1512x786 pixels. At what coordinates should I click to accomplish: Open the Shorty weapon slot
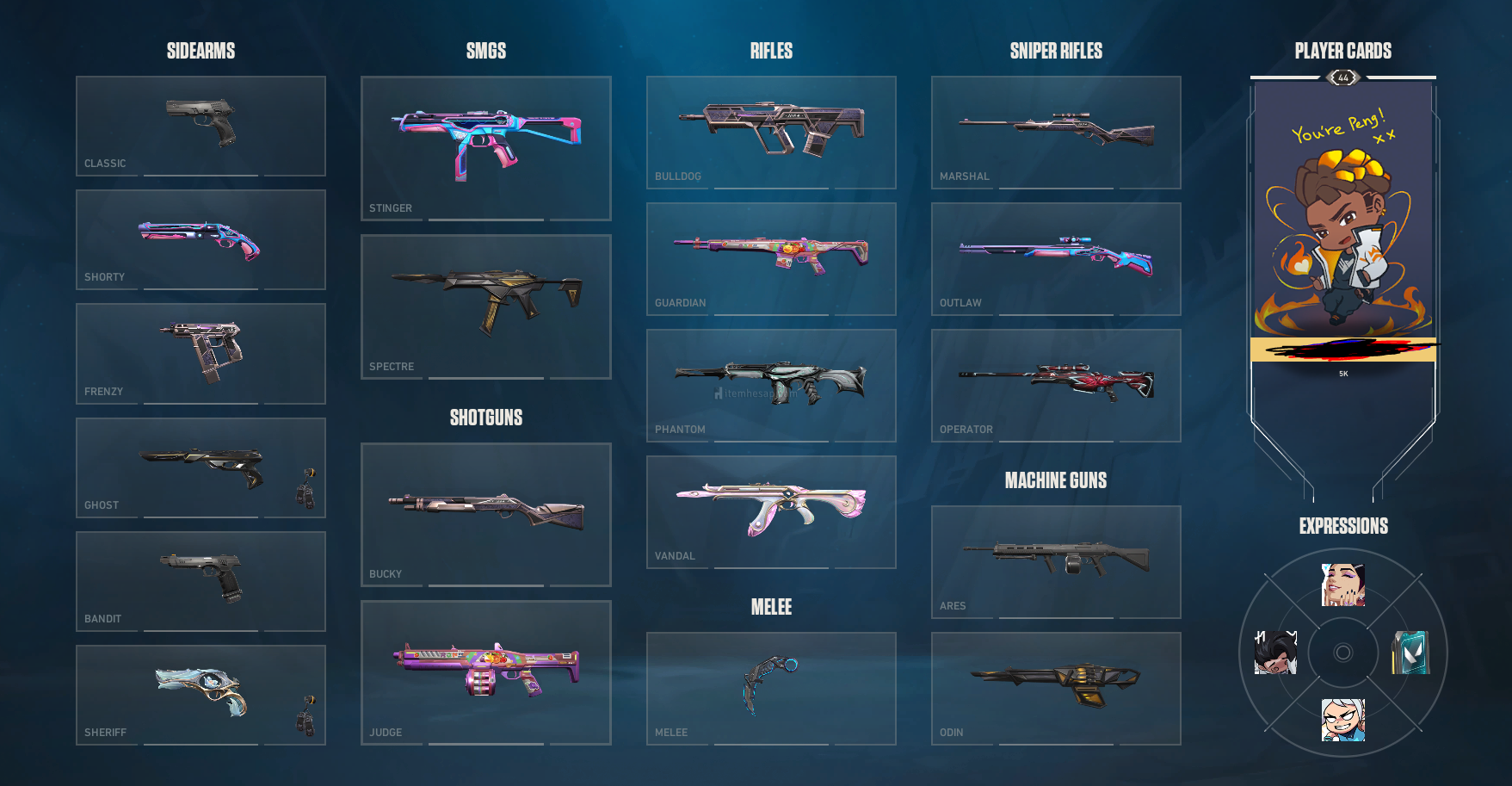click(x=201, y=239)
